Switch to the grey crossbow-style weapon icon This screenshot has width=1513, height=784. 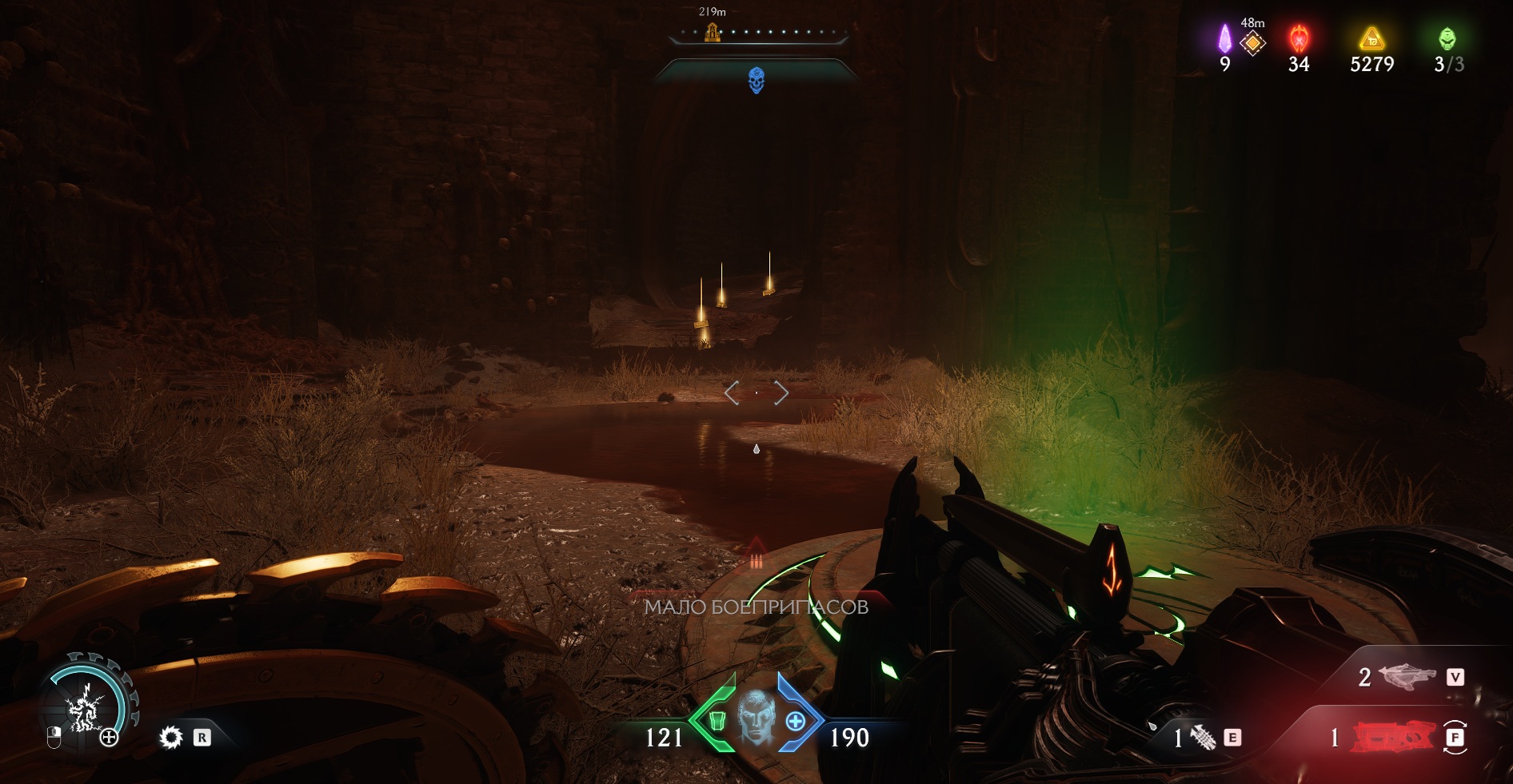tap(1407, 677)
